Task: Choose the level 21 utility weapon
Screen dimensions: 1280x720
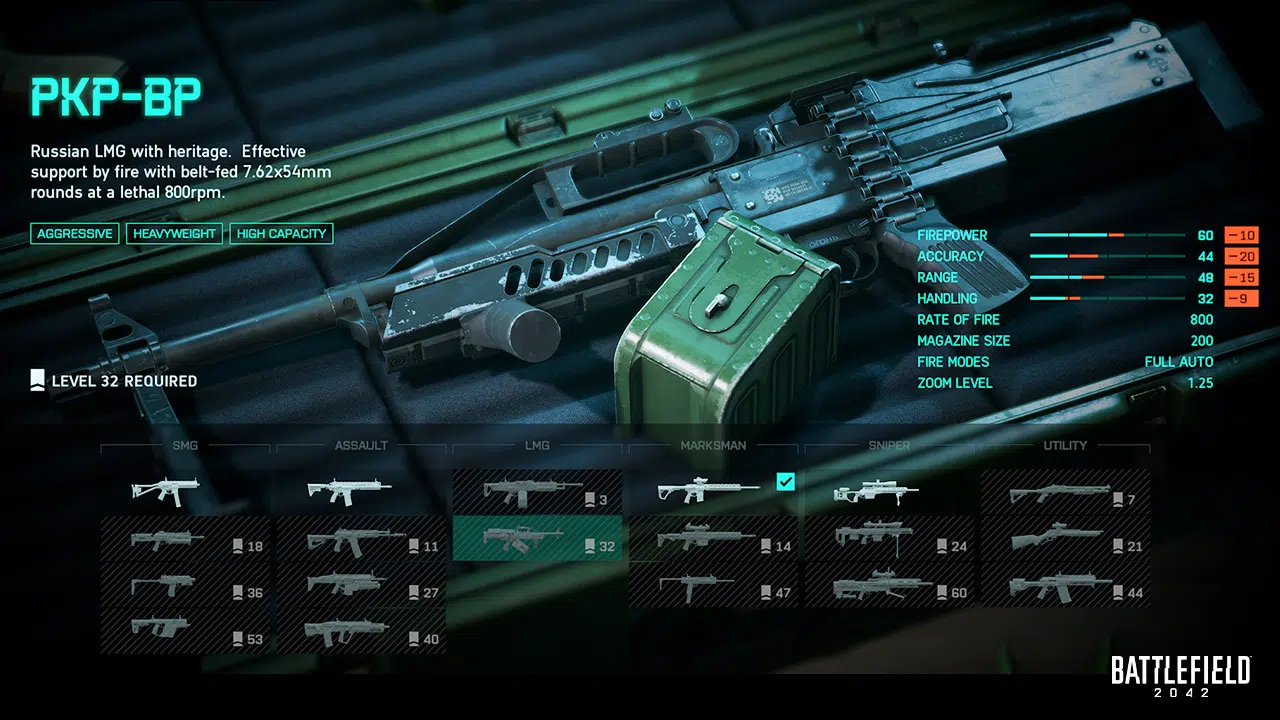Action: (1065, 540)
